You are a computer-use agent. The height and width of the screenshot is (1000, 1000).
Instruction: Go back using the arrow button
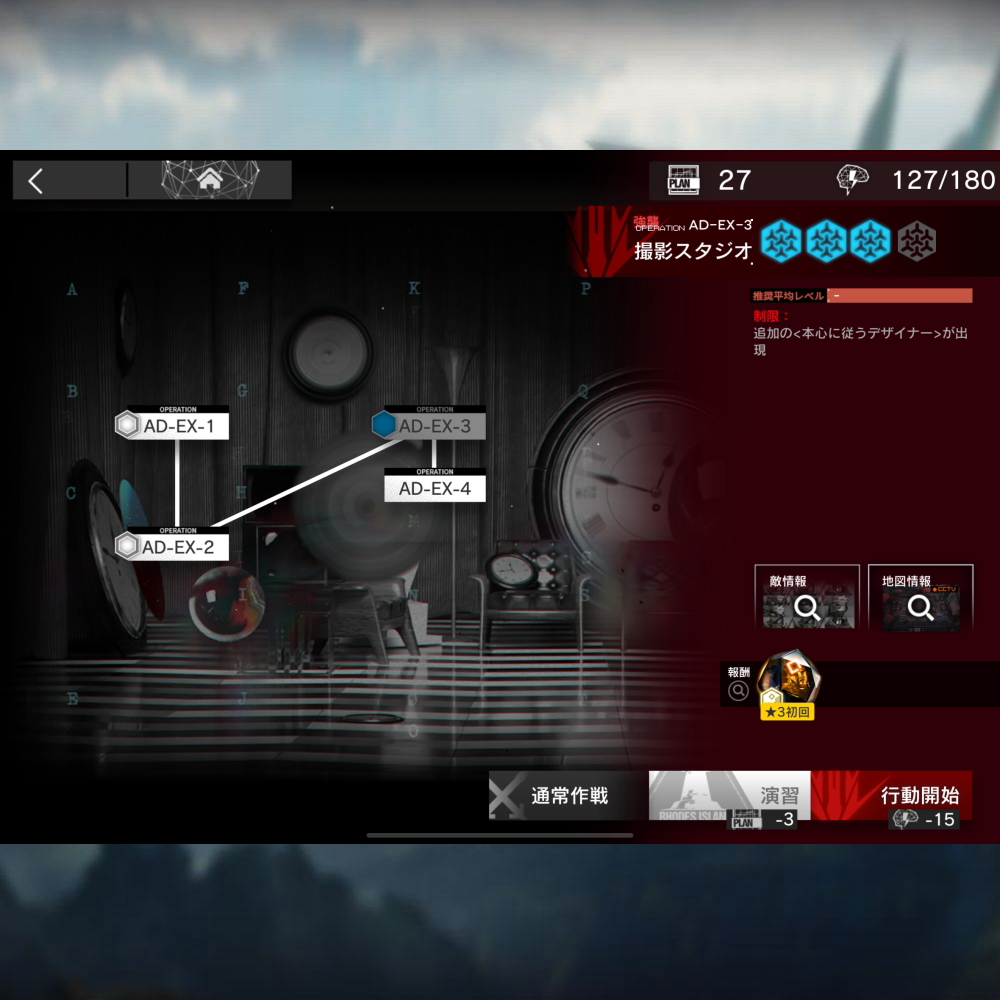coord(37,181)
